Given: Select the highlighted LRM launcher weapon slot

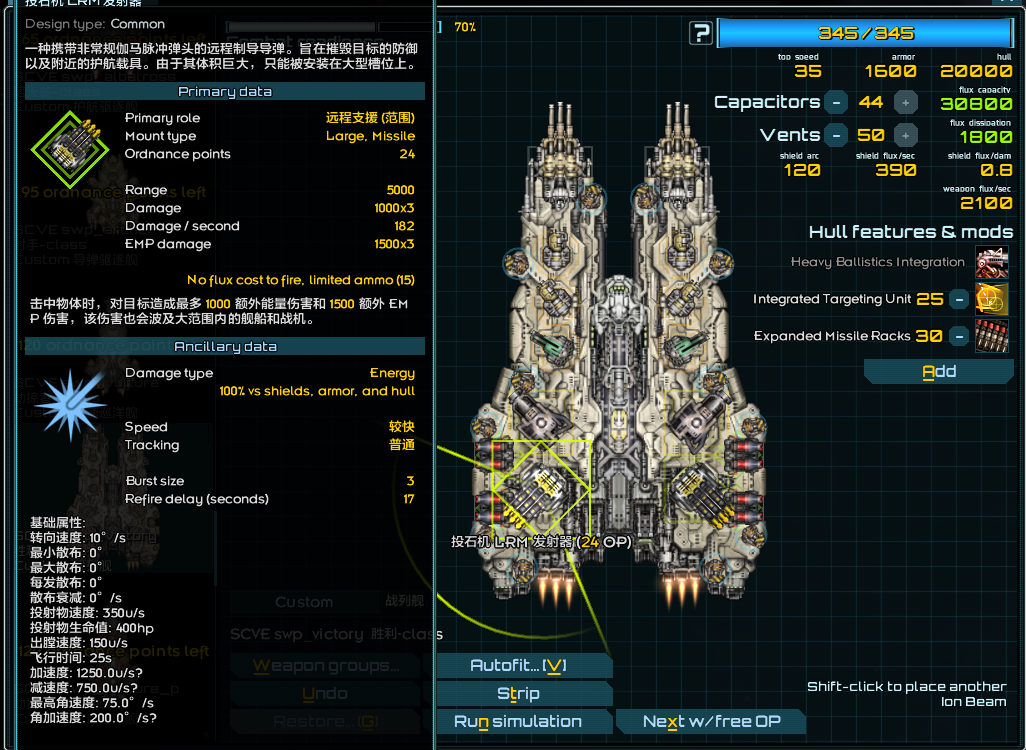Looking at the screenshot, I should (x=541, y=490).
